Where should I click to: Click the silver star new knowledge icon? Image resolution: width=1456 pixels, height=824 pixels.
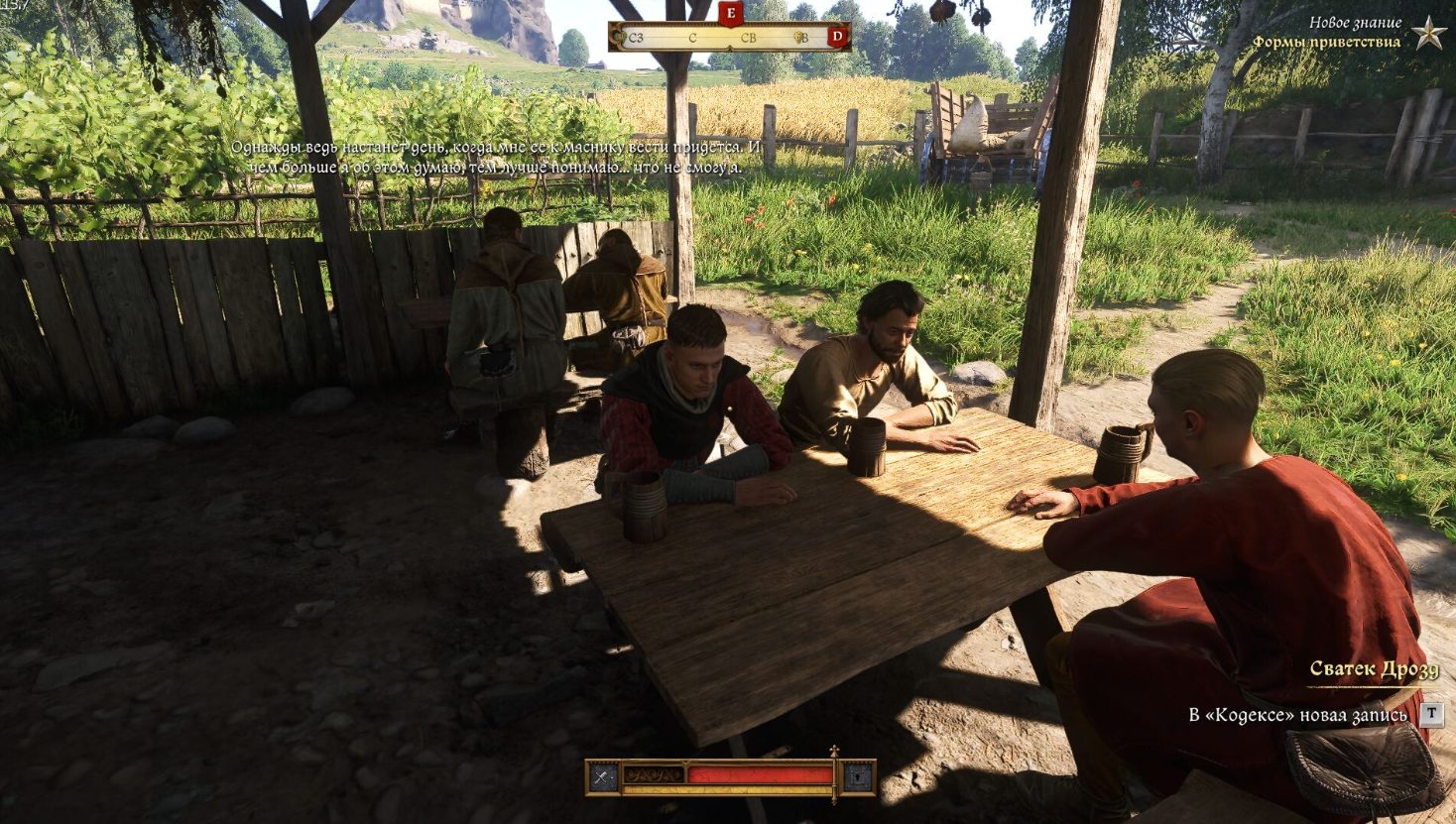click(x=1429, y=33)
